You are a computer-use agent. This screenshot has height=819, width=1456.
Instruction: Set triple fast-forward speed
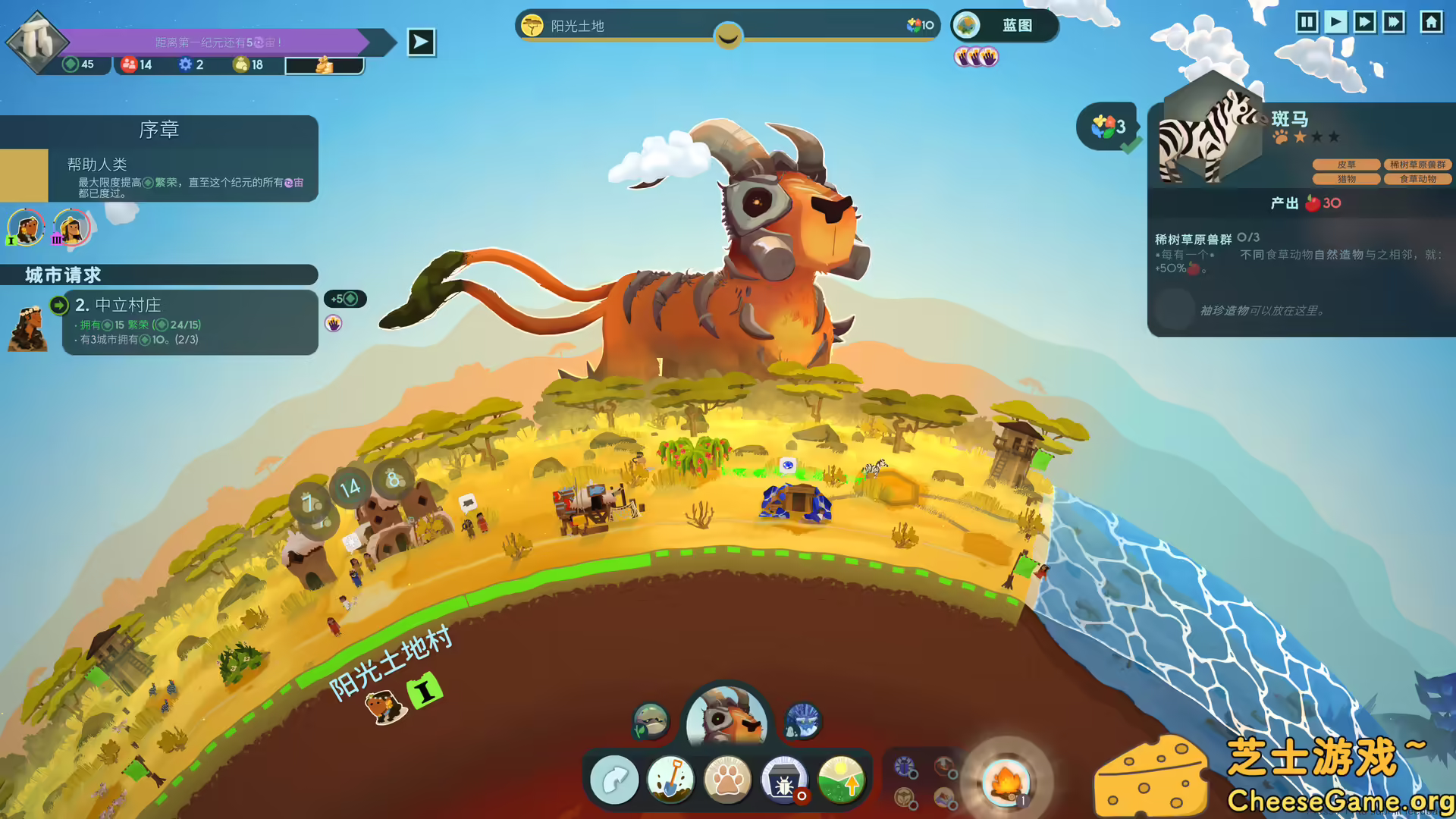[x=1394, y=22]
